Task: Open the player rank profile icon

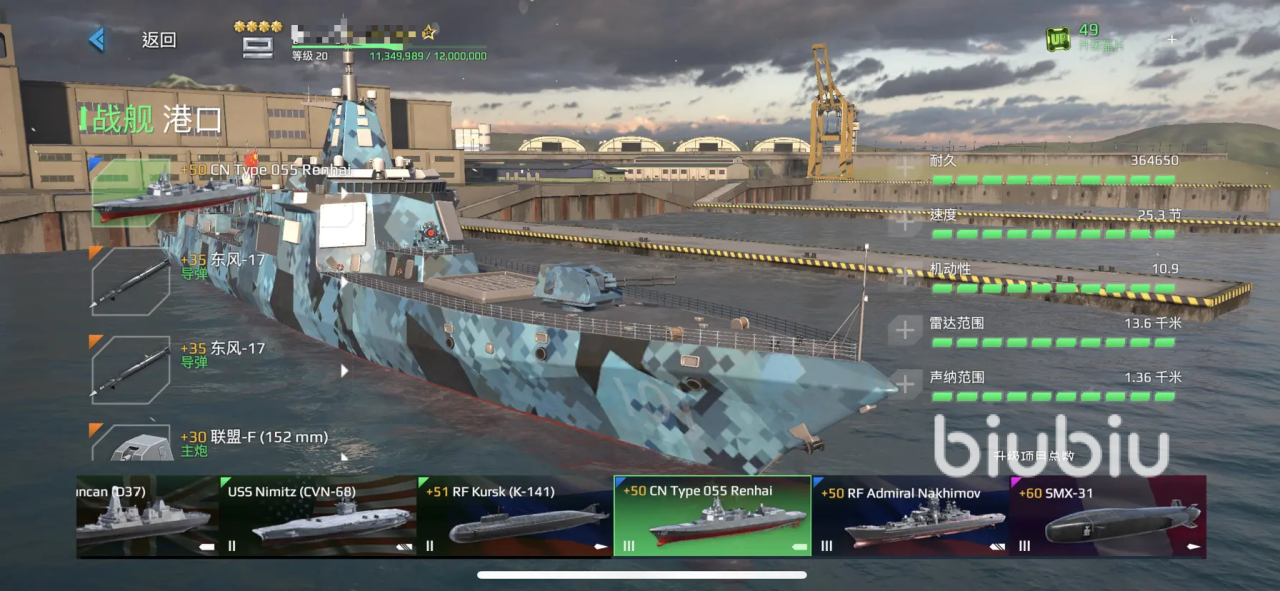Action: pyautogui.click(x=258, y=45)
